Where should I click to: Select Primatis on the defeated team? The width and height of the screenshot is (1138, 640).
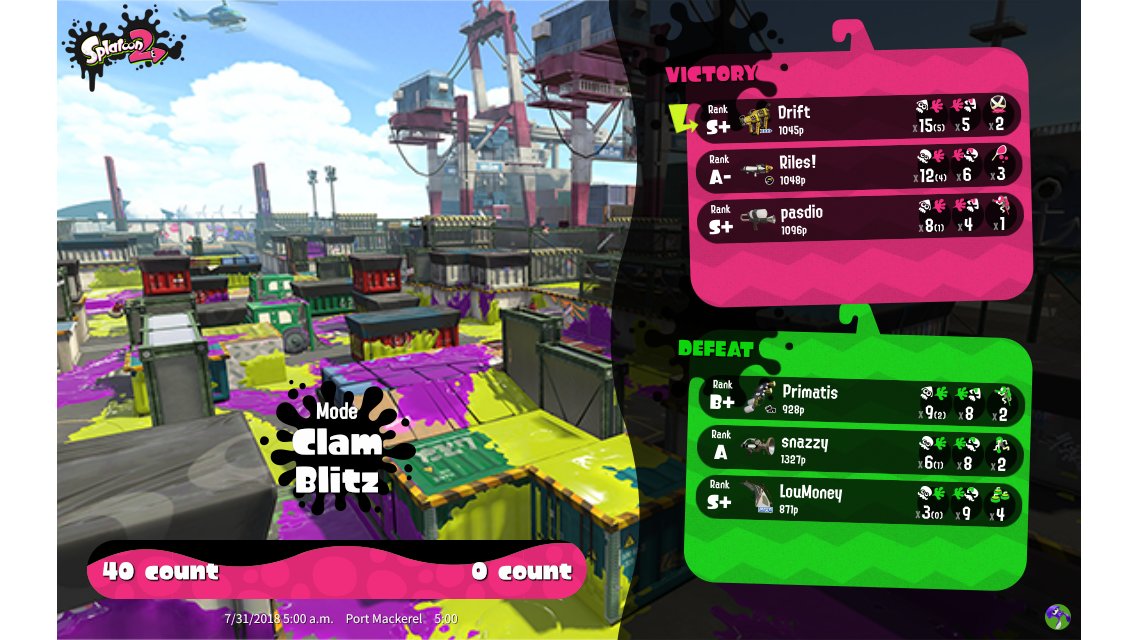pos(860,400)
